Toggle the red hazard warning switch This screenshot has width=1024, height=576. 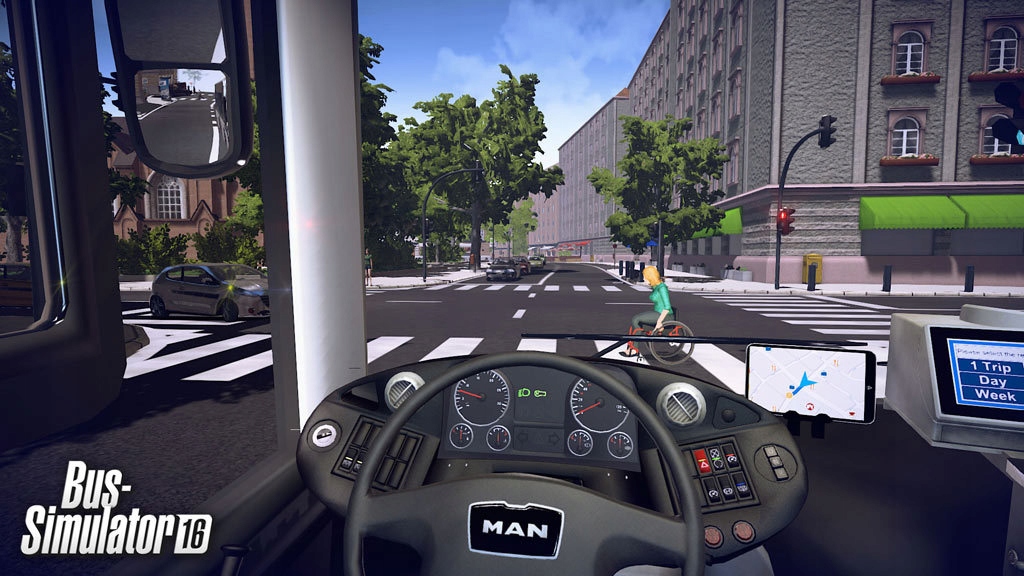(x=703, y=461)
